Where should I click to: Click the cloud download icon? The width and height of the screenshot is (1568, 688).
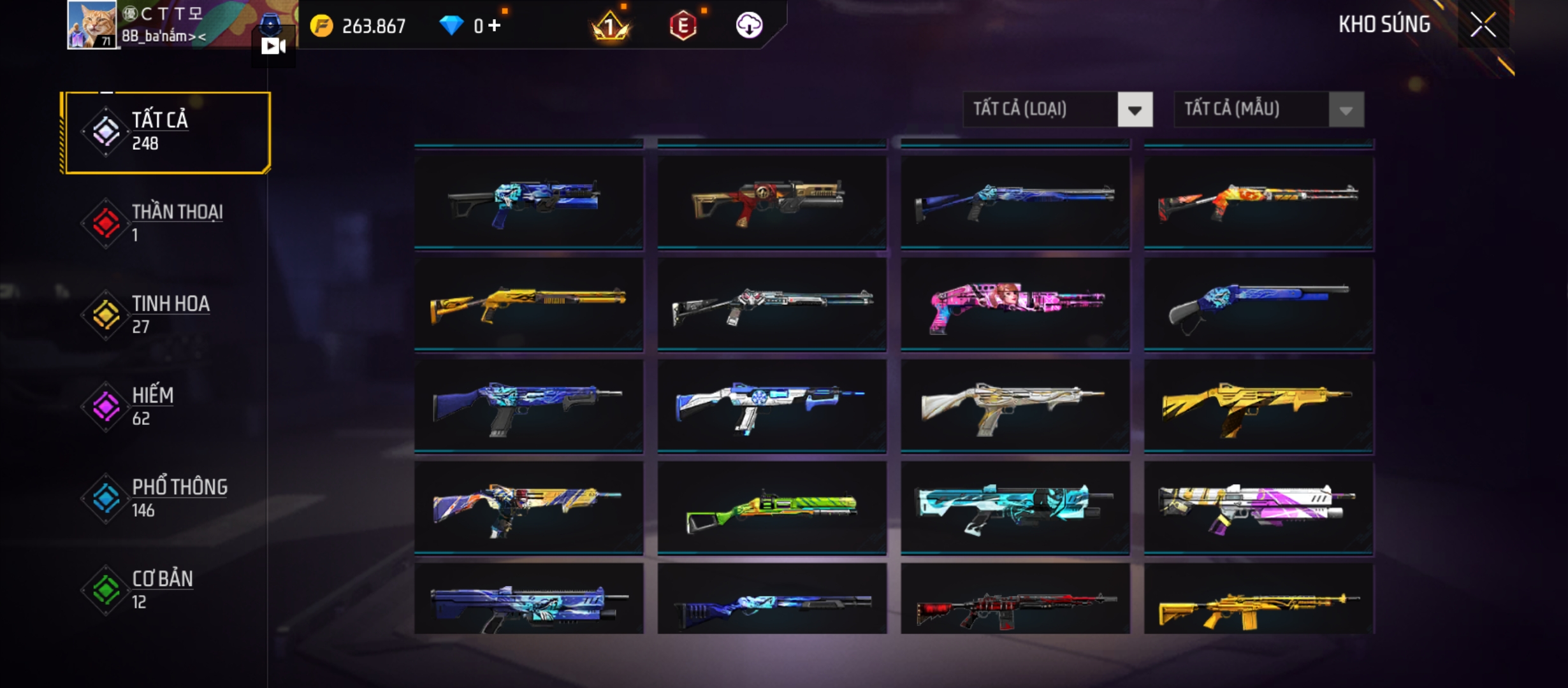click(749, 25)
